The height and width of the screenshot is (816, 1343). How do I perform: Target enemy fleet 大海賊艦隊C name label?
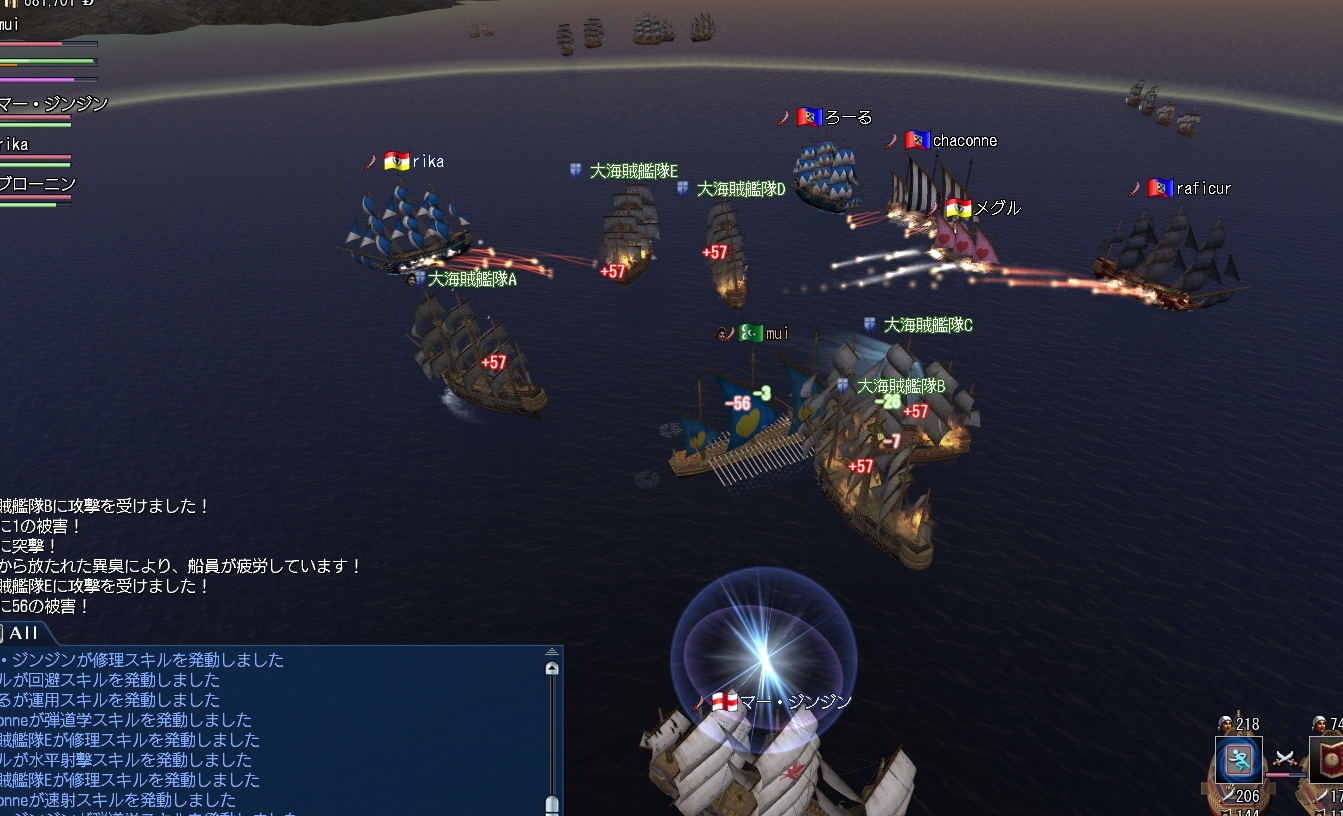point(928,325)
